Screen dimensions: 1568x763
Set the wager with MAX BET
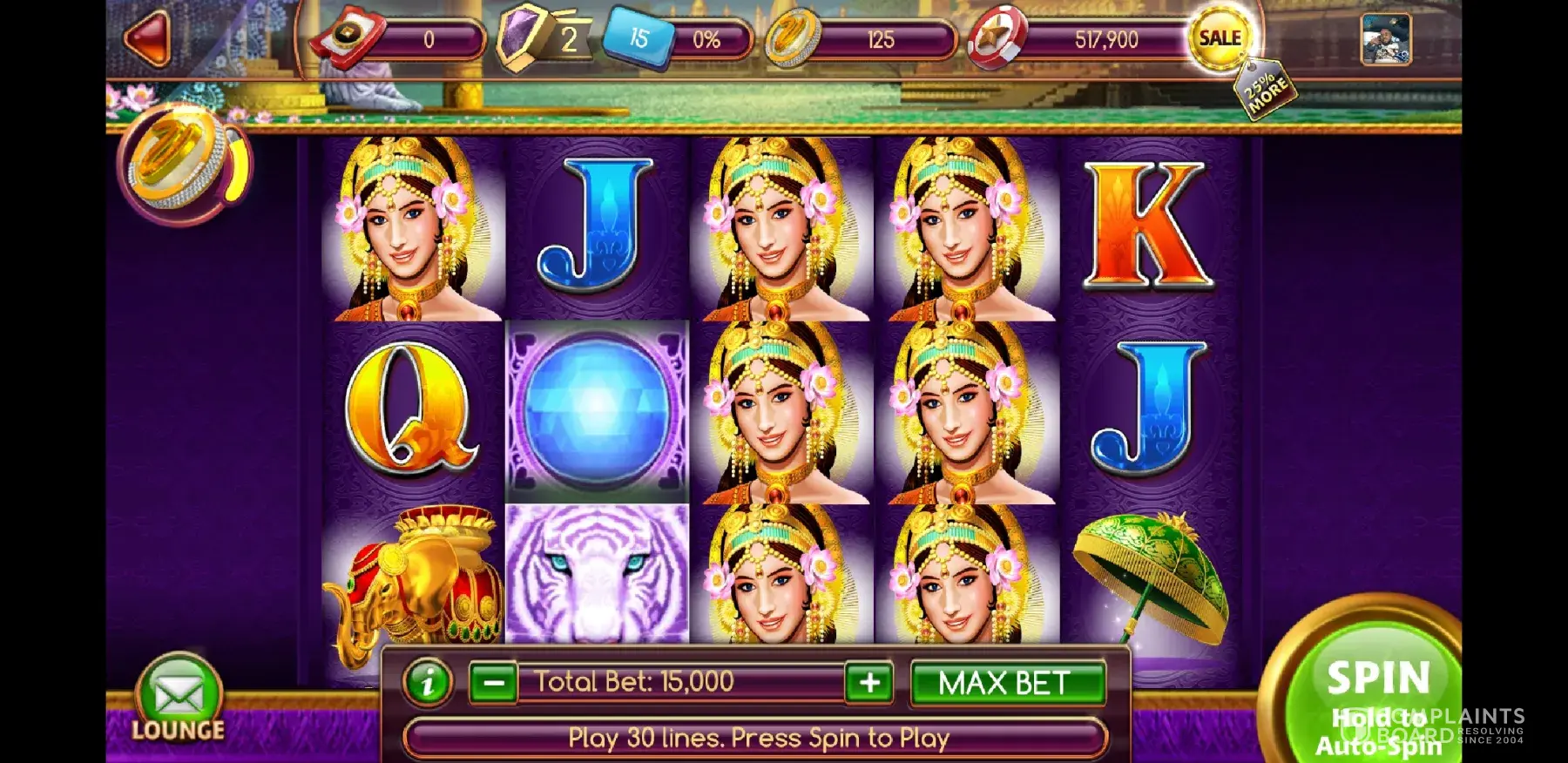[1006, 683]
